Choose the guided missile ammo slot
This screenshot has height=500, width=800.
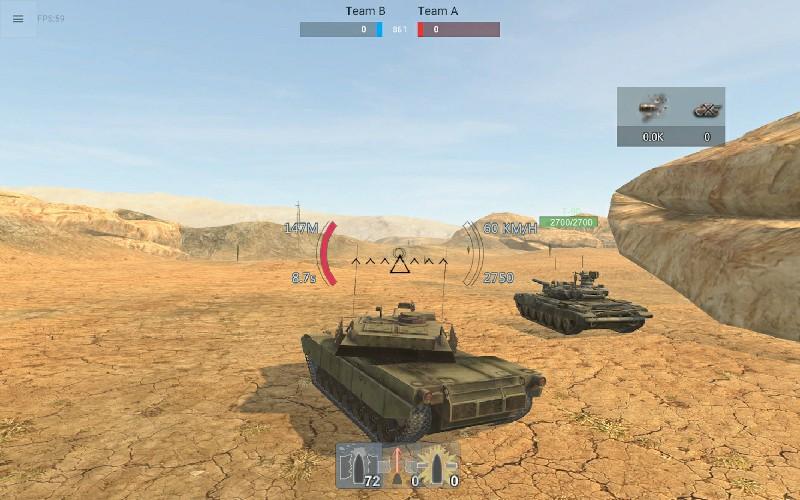[x=400, y=466]
